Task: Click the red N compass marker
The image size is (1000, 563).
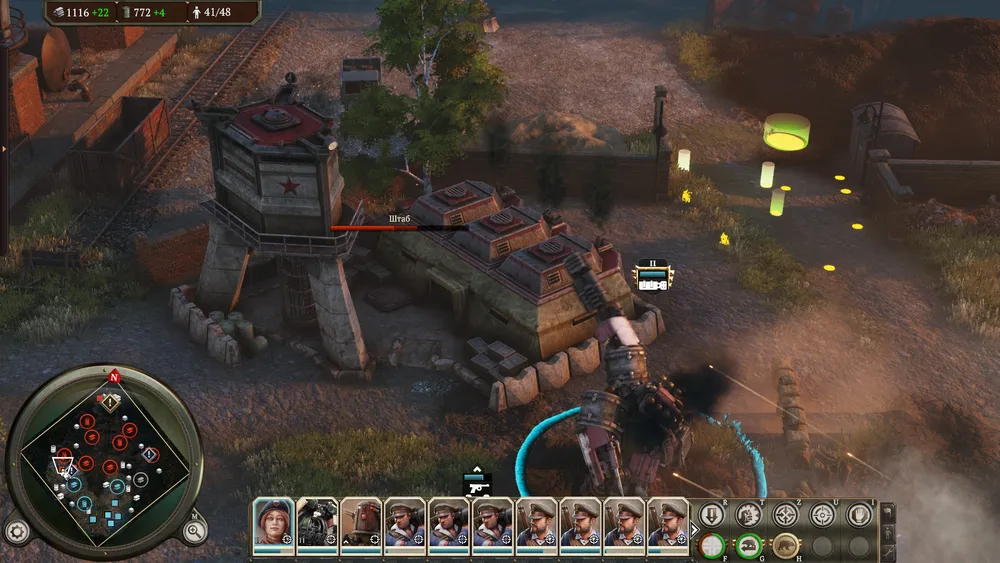Action: point(114,377)
